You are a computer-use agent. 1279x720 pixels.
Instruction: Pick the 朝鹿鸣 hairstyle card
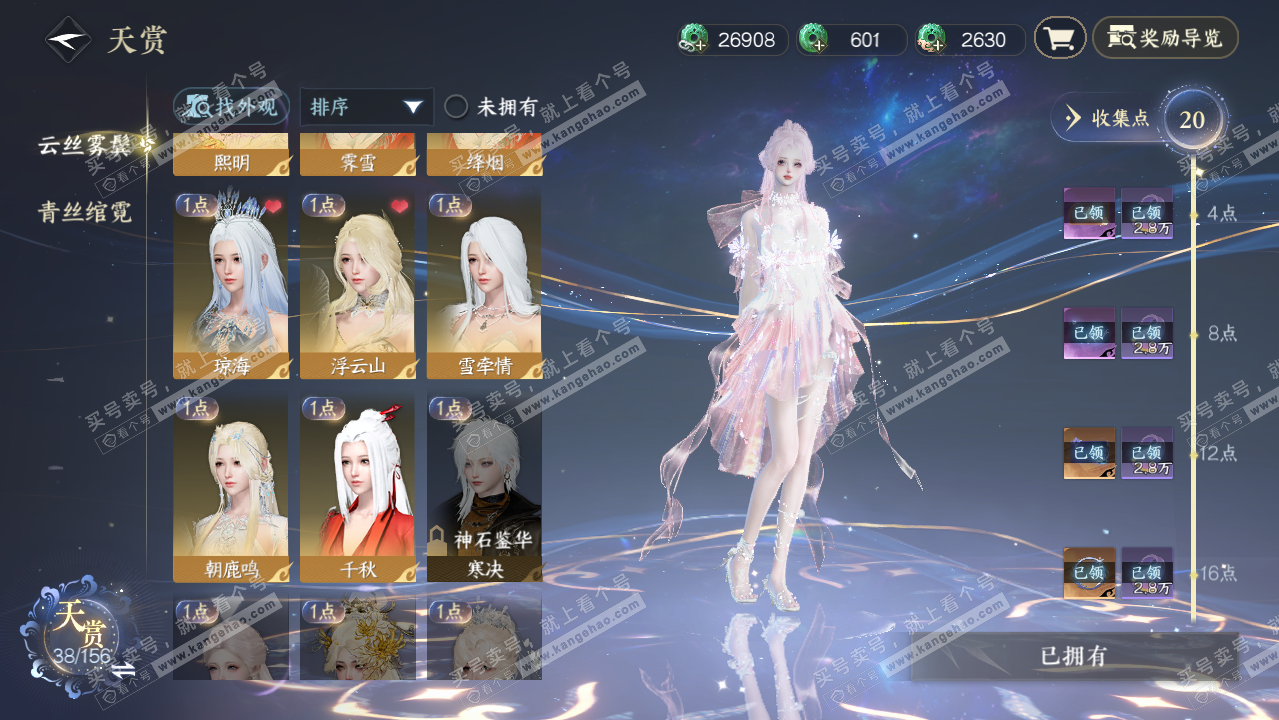pyautogui.click(x=230, y=488)
